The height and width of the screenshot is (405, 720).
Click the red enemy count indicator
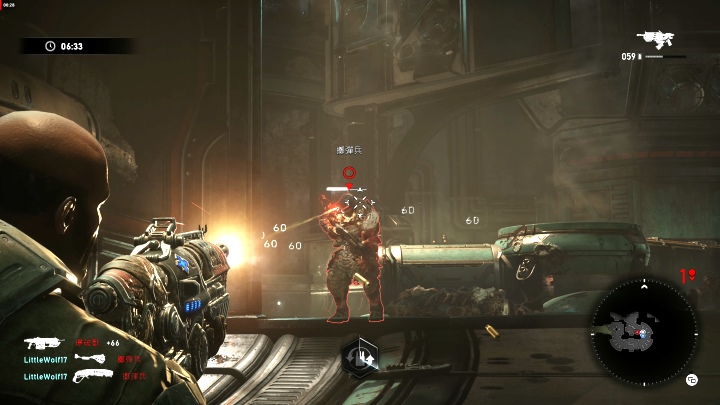[688, 276]
